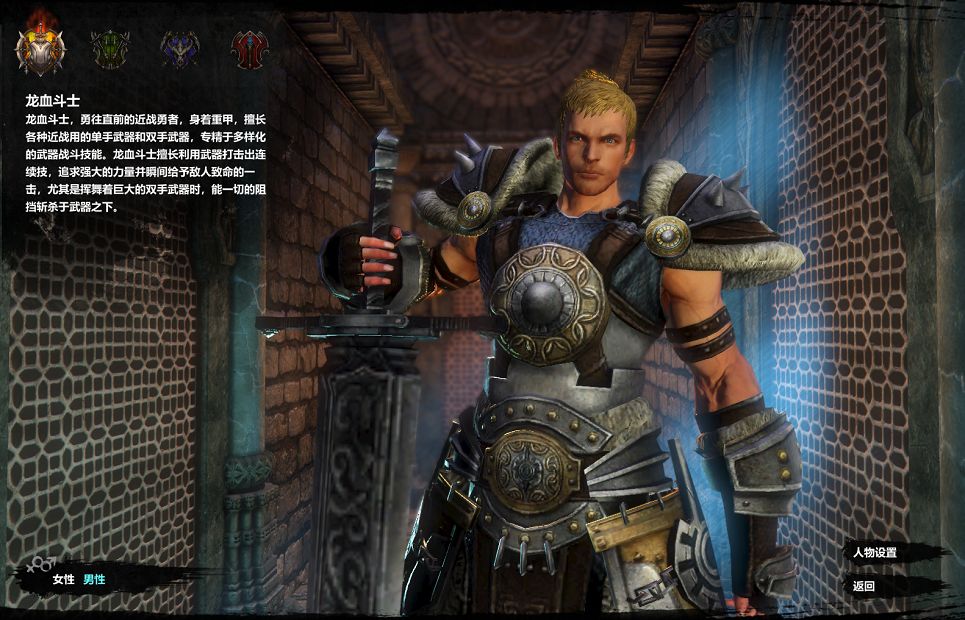Click the 返回 back button
The image size is (965, 620).
click(x=864, y=586)
